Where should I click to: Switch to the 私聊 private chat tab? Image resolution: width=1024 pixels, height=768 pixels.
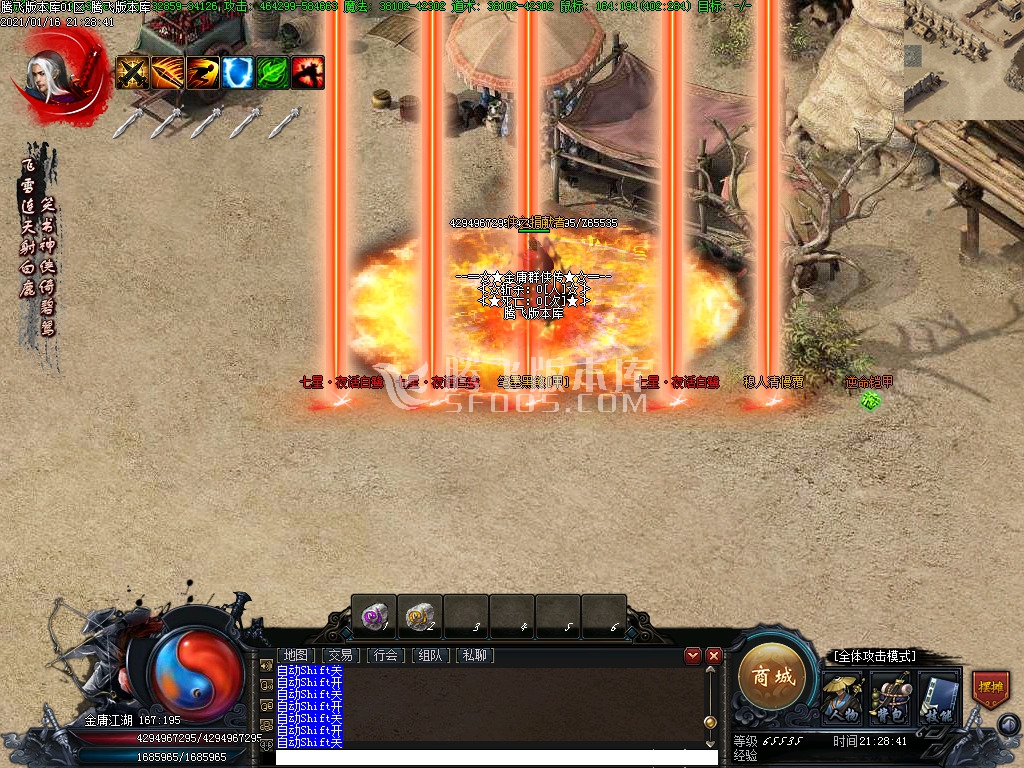475,656
